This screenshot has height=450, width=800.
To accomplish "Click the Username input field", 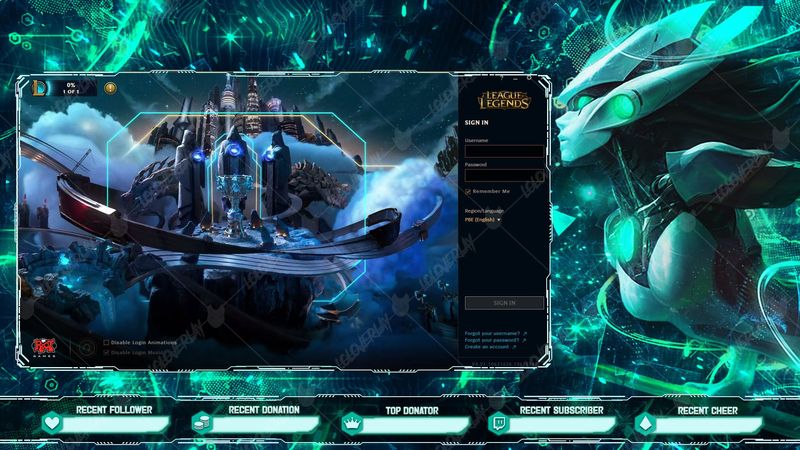I will click(x=504, y=152).
